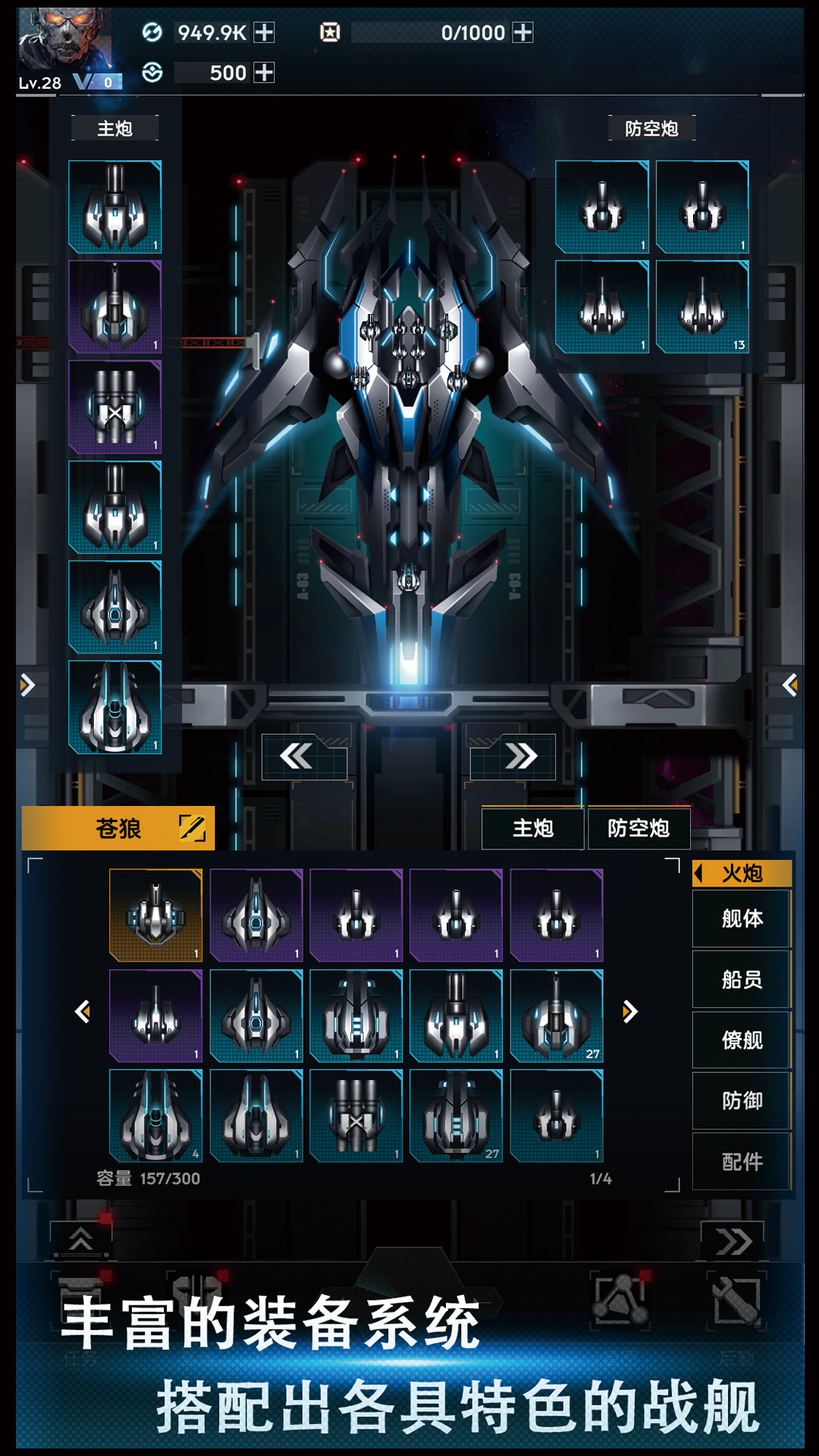Switch to the 防空炮 filter tab
Viewport: 819px width, 1456px height.
coord(639,829)
